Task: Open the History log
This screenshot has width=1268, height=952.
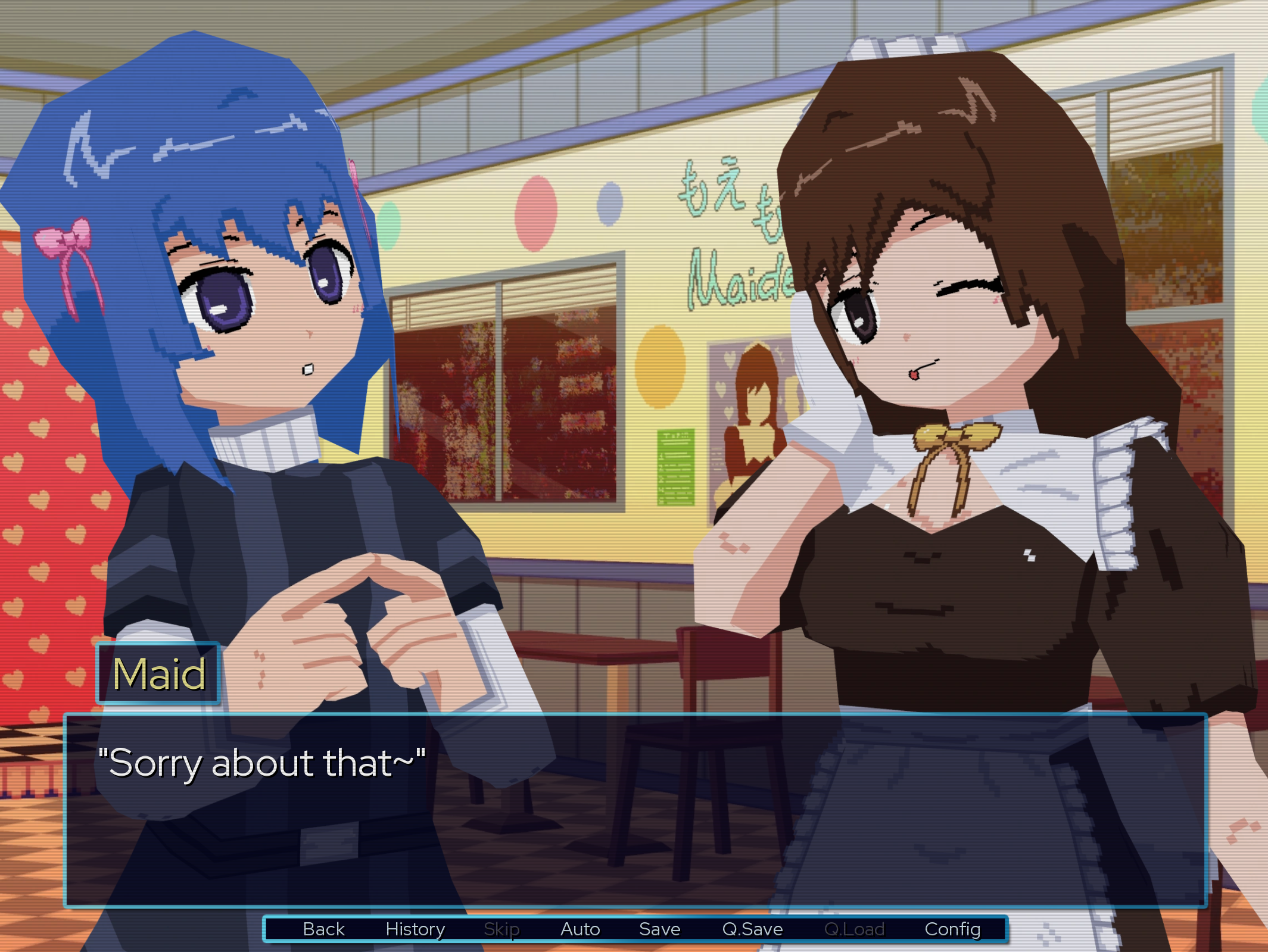Action: coord(415,929)
